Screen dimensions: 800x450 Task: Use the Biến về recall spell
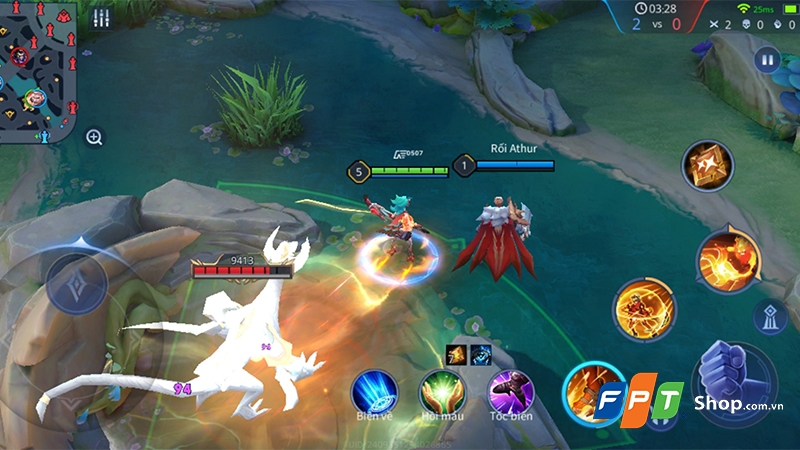(x=374, y=392)
